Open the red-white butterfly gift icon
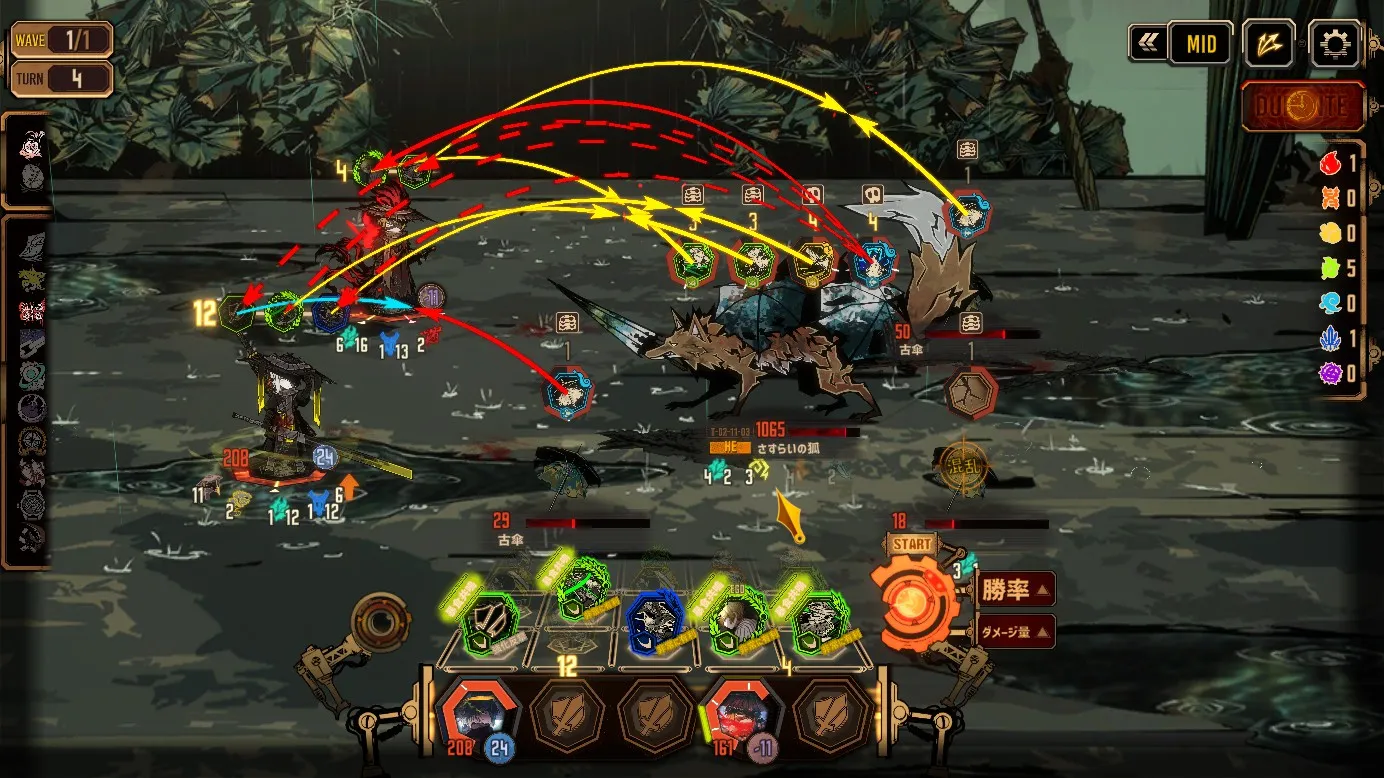 [30, 310]
